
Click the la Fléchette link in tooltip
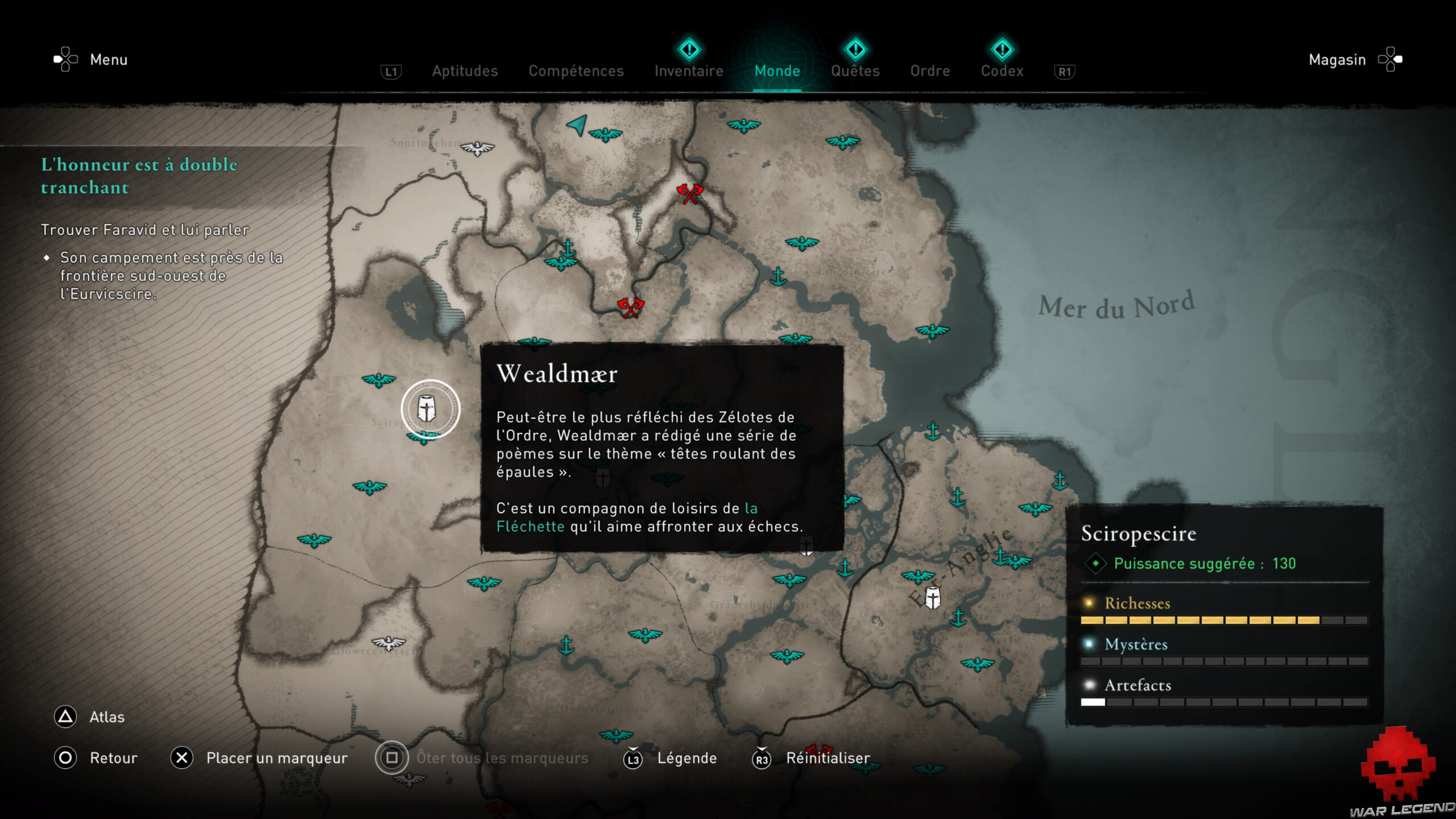pyautogui.click(x=530, y=526)
